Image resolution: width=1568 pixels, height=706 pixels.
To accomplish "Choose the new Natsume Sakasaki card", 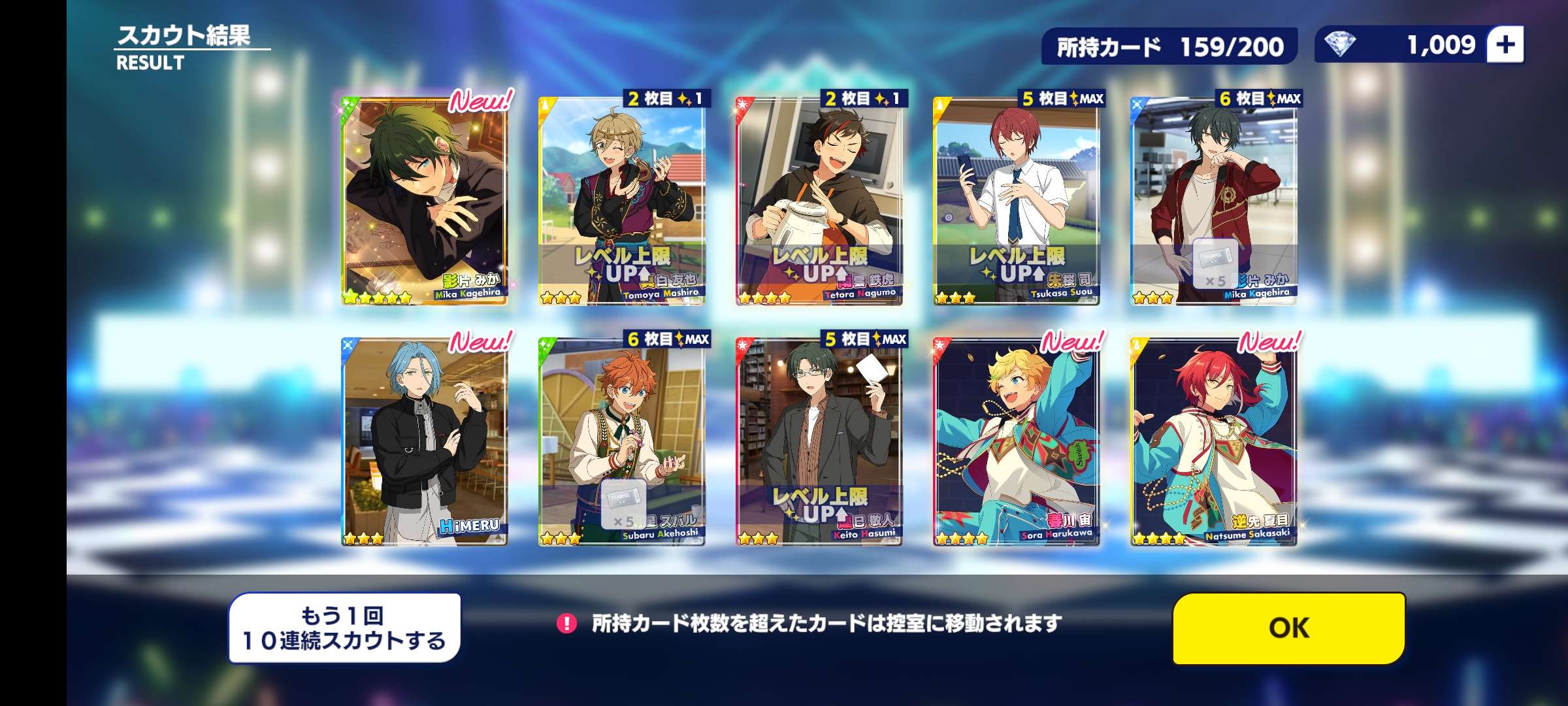I will point(1214,442).
